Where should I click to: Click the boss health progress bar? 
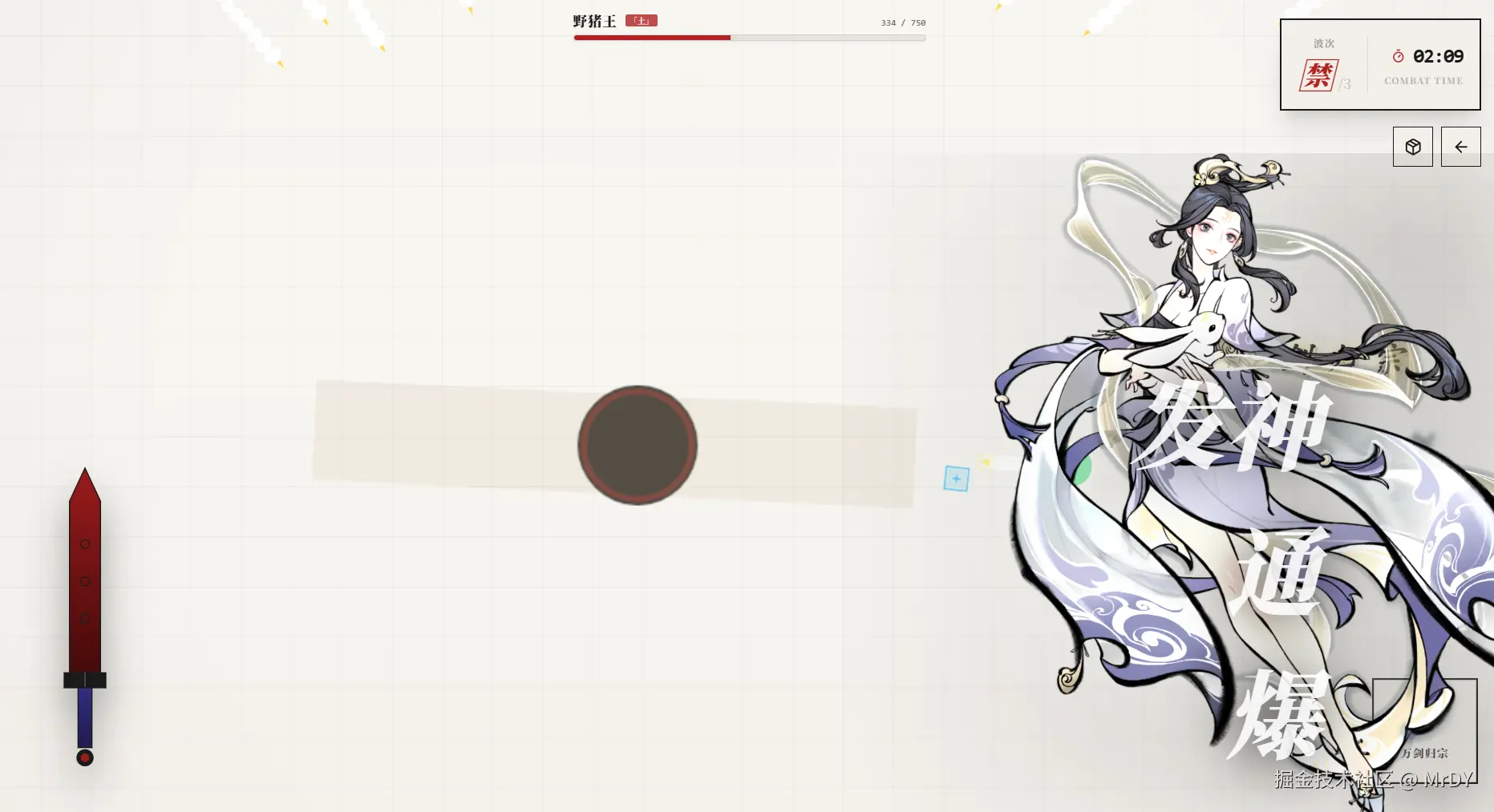(749, 37)
